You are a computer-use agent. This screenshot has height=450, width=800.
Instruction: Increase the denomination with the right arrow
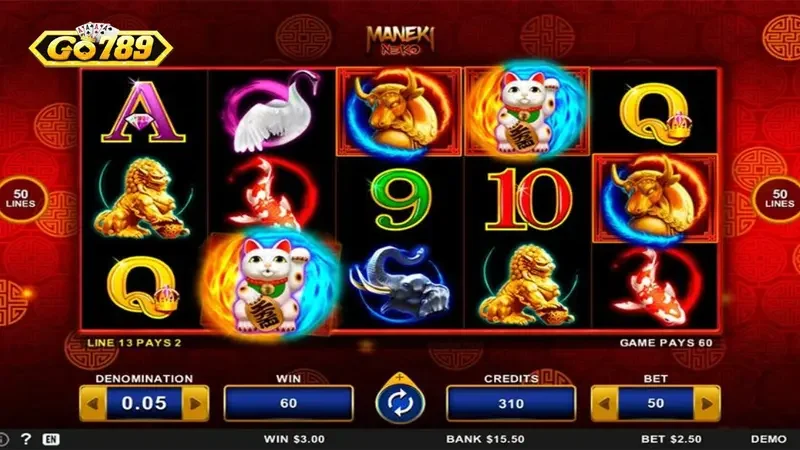[196, 403]
